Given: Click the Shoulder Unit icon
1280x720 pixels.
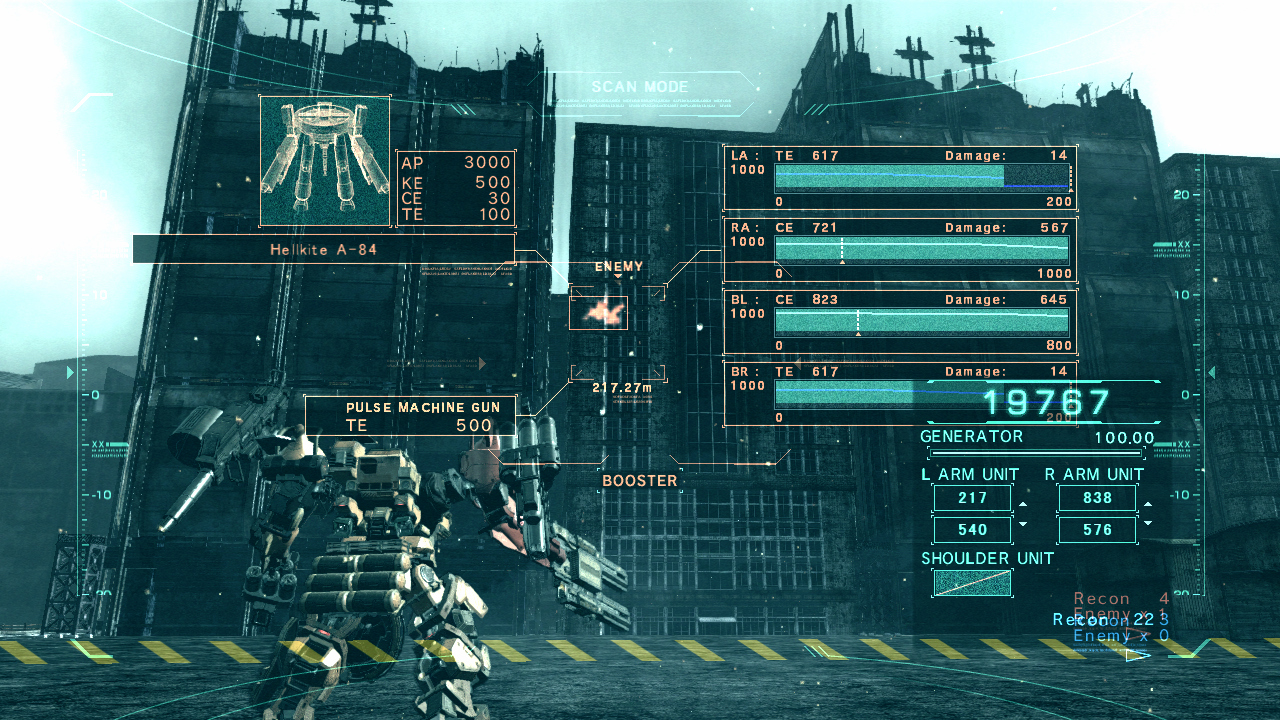Looking at the screenshot, I should (971, 583).
